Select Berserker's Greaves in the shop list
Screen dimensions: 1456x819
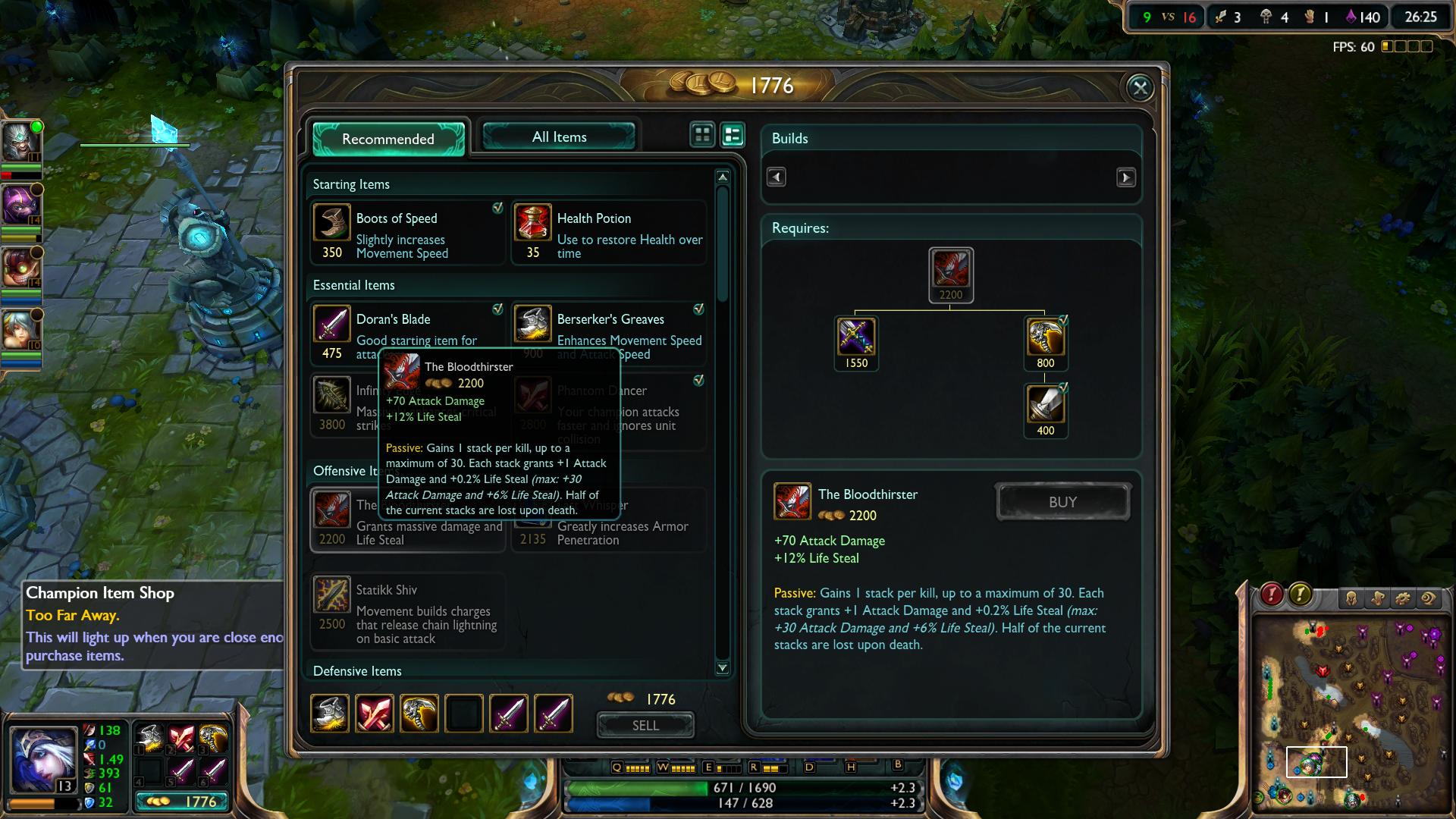point(609,328)
